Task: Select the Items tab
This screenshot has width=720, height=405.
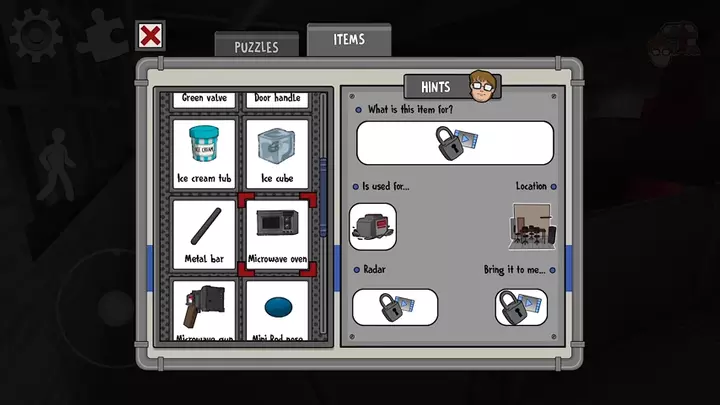Action: (x=349, y=40)
